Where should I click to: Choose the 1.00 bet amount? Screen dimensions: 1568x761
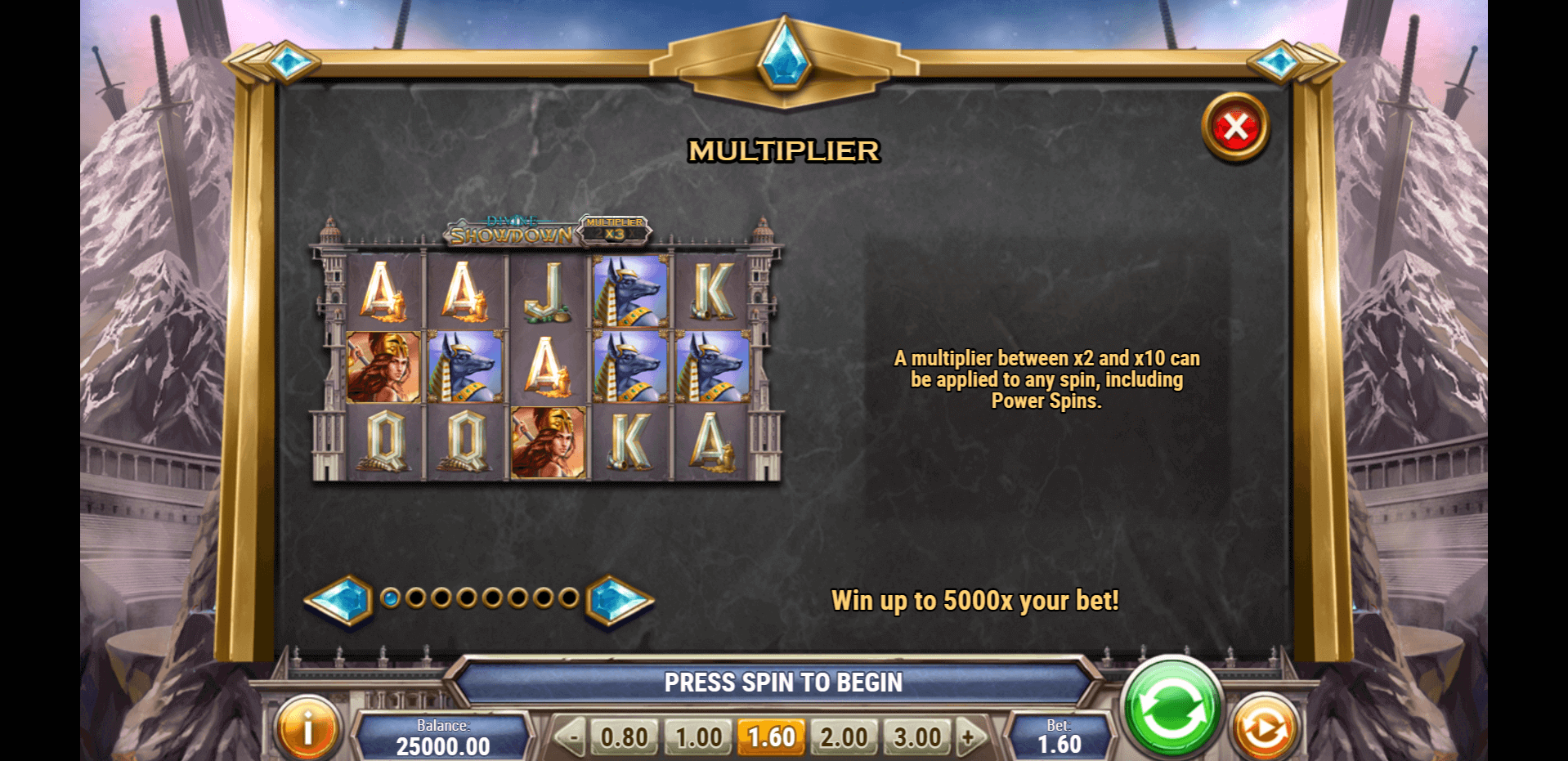click(x=698, y=737)
